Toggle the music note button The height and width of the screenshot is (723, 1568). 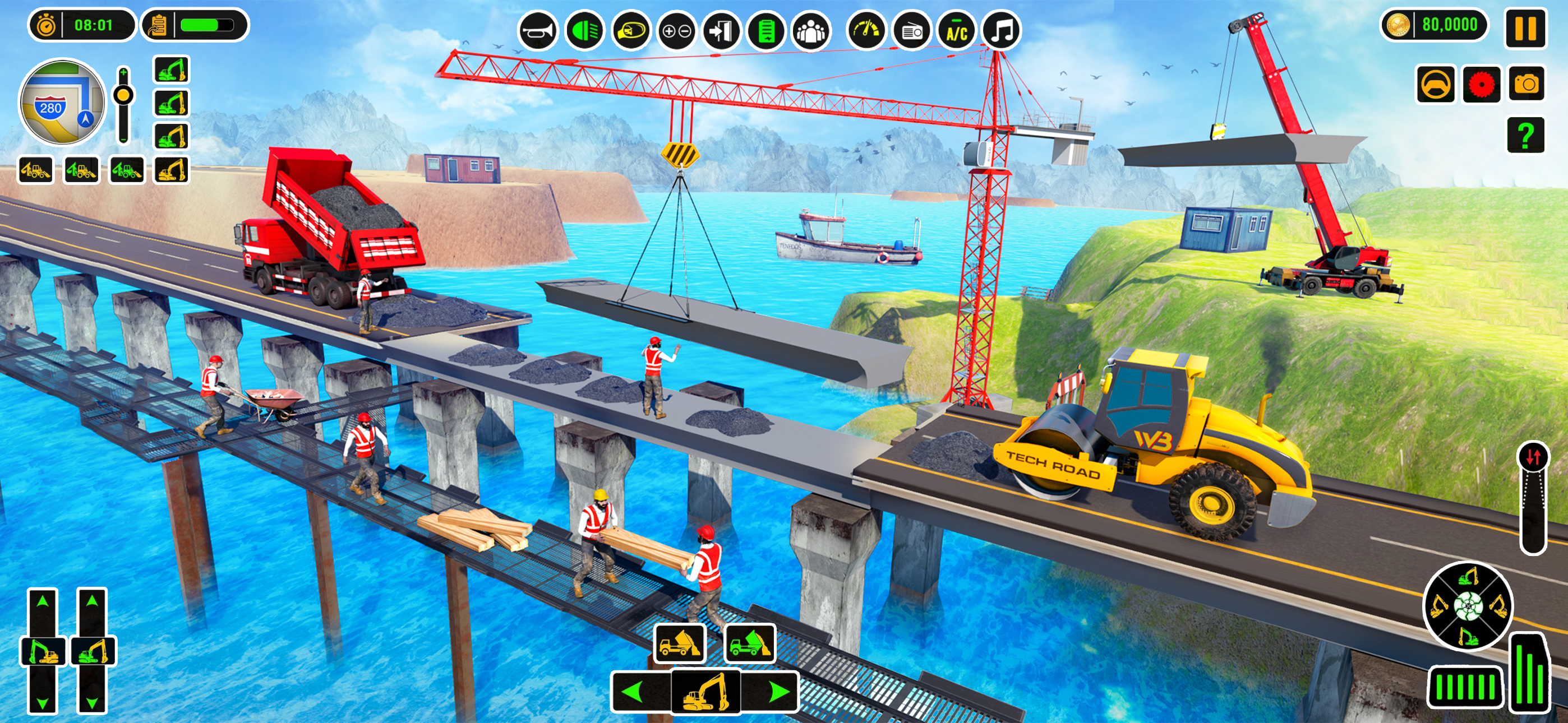pyautogui.click(x=1002, y=30)
